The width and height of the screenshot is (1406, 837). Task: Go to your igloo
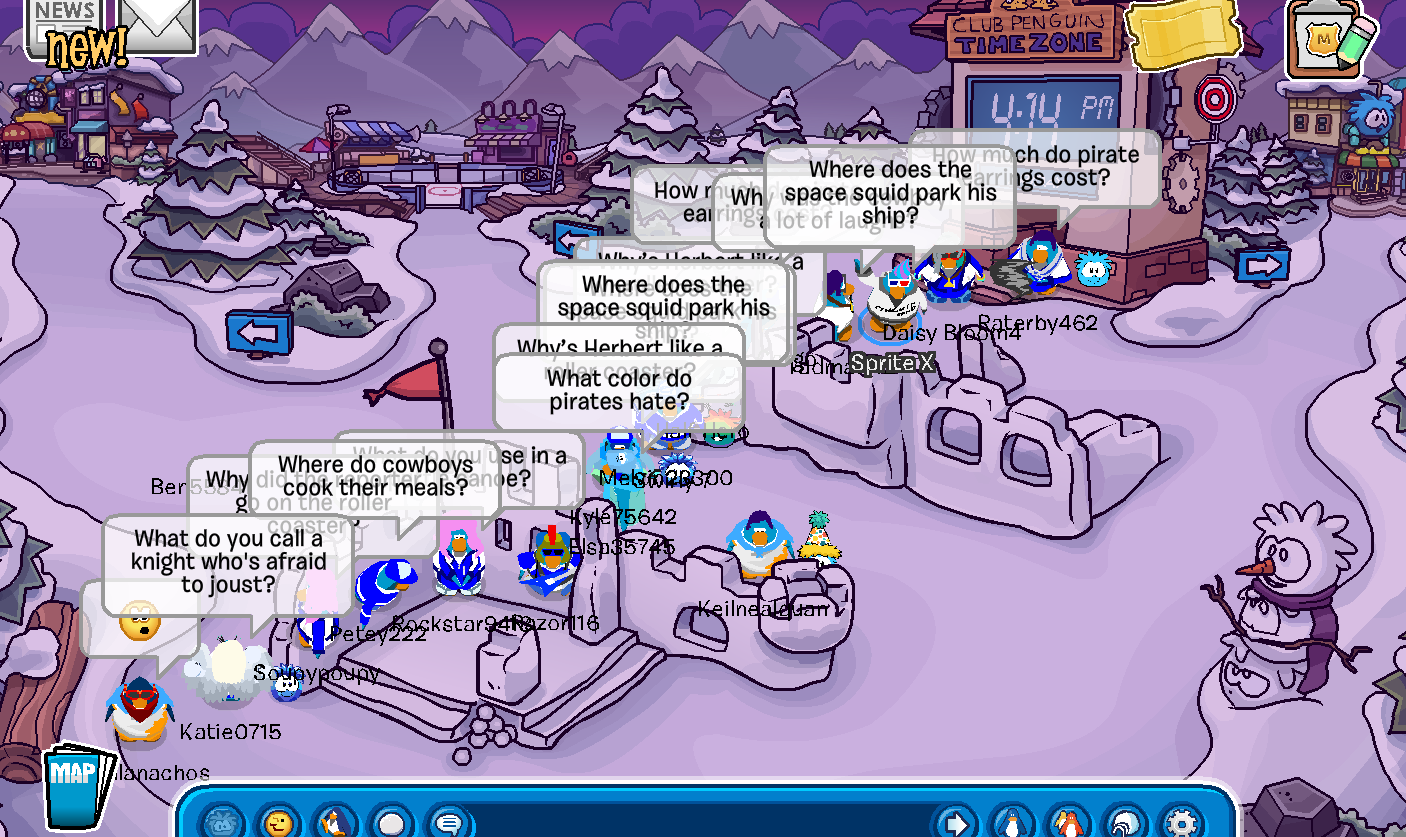(x=1127, y=823)
